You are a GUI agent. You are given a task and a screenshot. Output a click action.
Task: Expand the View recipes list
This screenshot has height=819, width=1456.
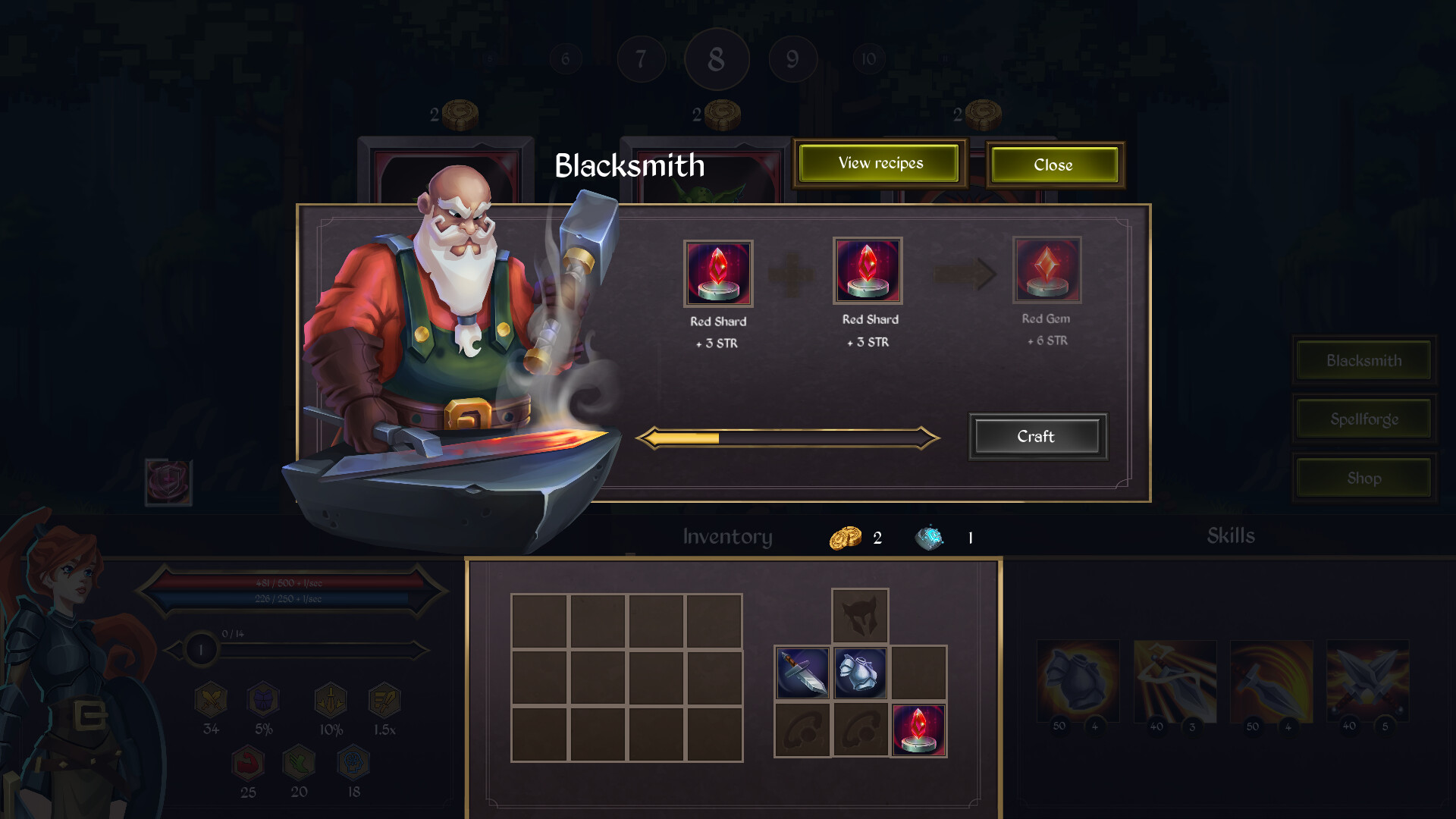click(x=880, y=163)
